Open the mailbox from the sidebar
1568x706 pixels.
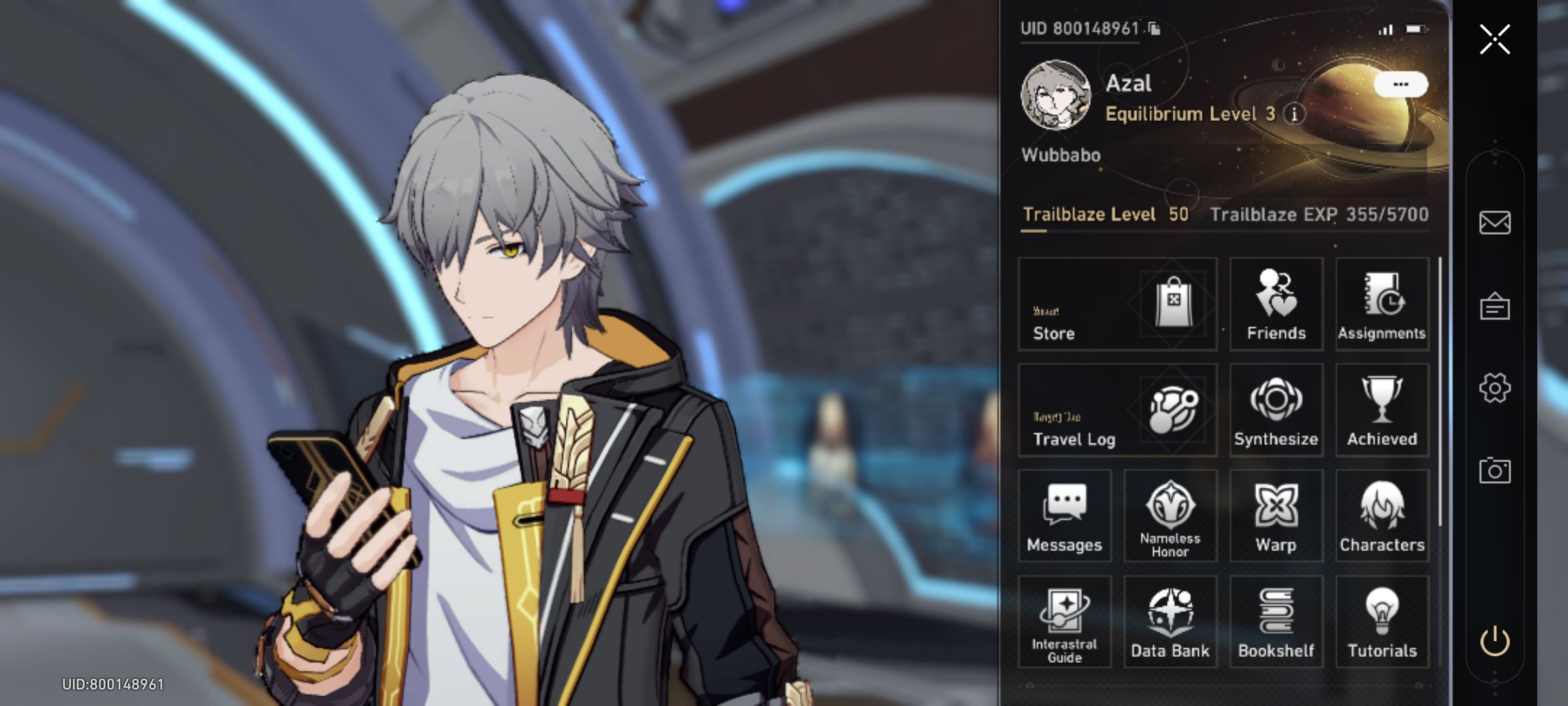click(x=1495, y=223)
